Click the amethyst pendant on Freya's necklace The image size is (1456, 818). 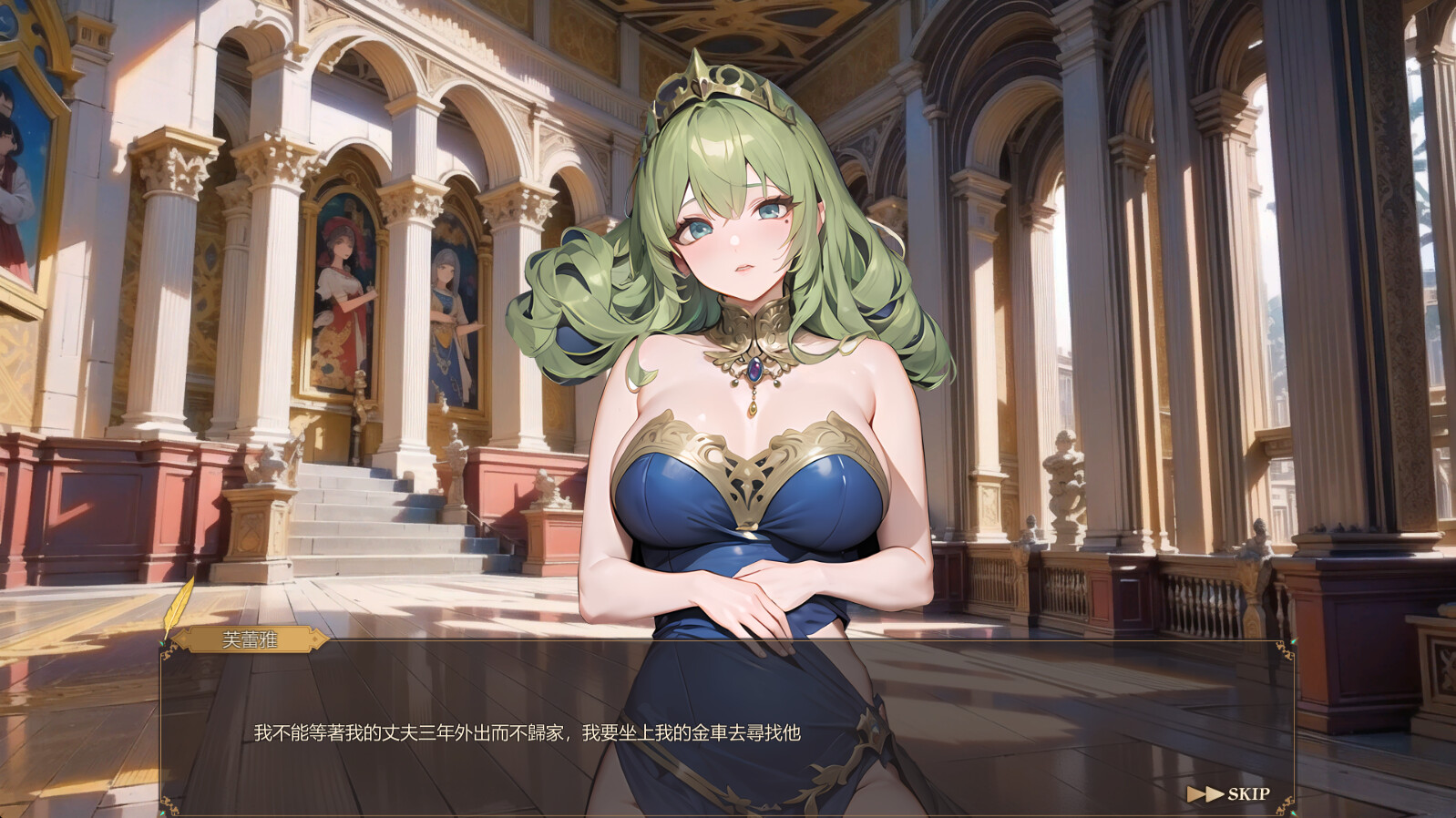[754, 367]
